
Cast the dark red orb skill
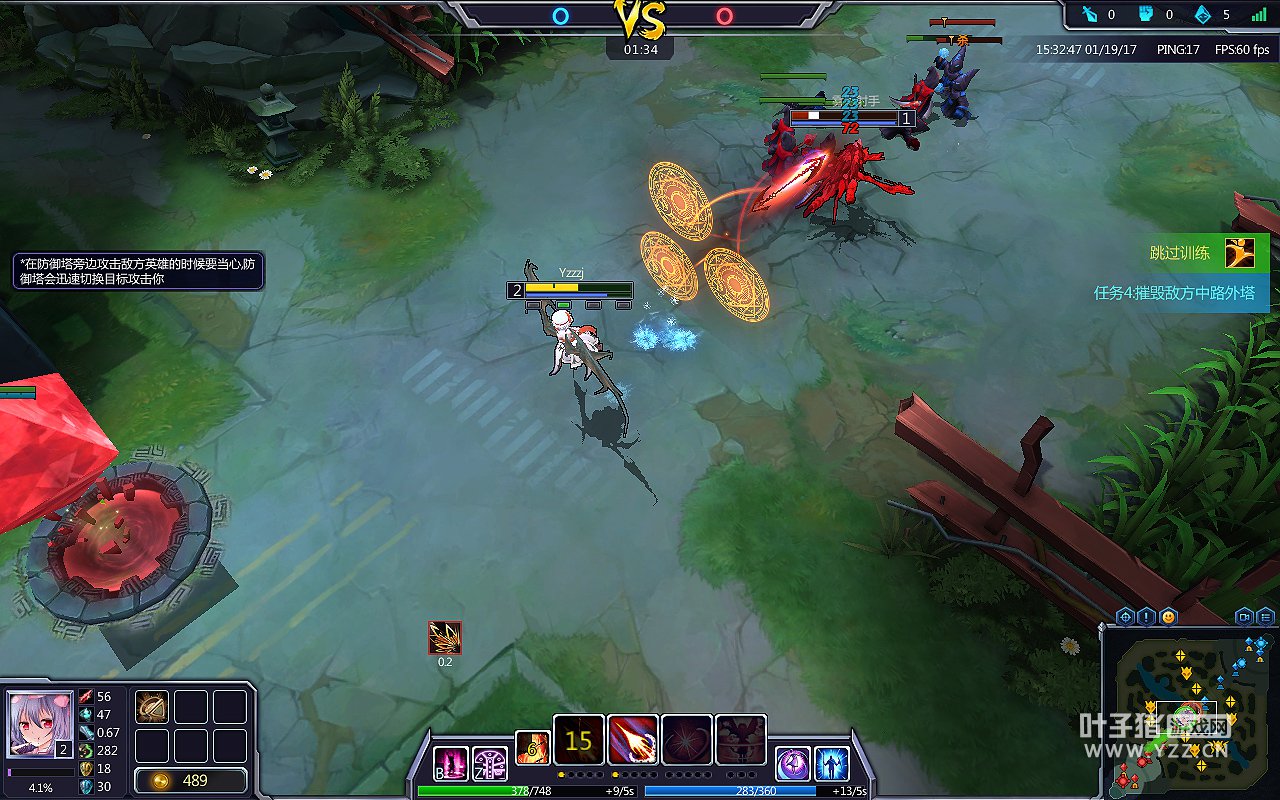click(x=687, y=741)
